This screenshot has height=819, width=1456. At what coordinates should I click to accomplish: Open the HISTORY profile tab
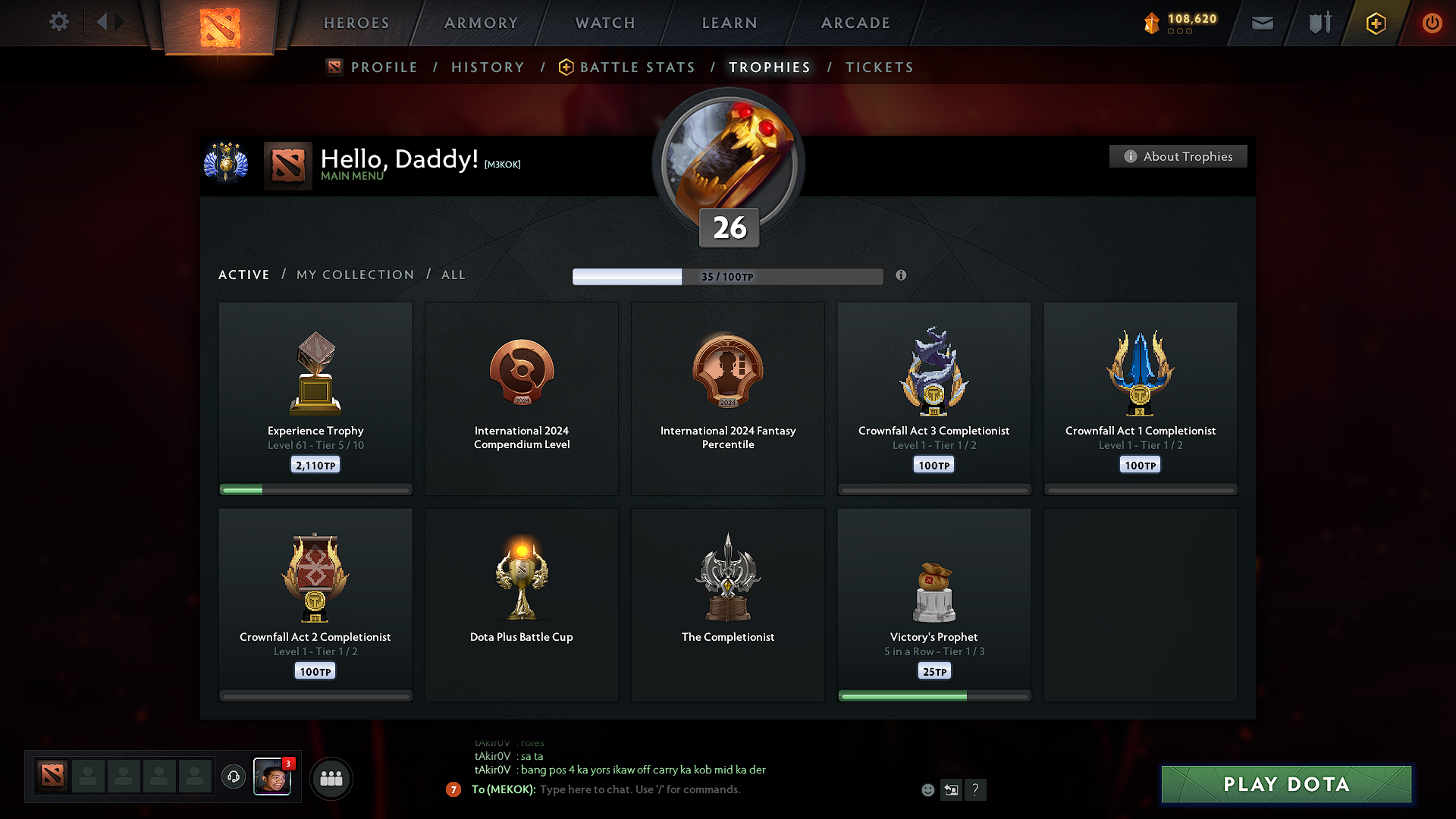488,67
